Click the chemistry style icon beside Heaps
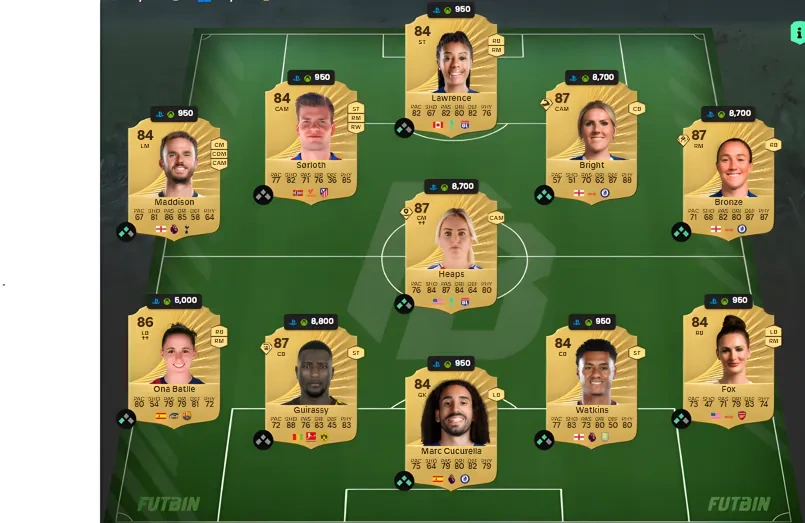 pyautogui.click(x=404, y=303)
